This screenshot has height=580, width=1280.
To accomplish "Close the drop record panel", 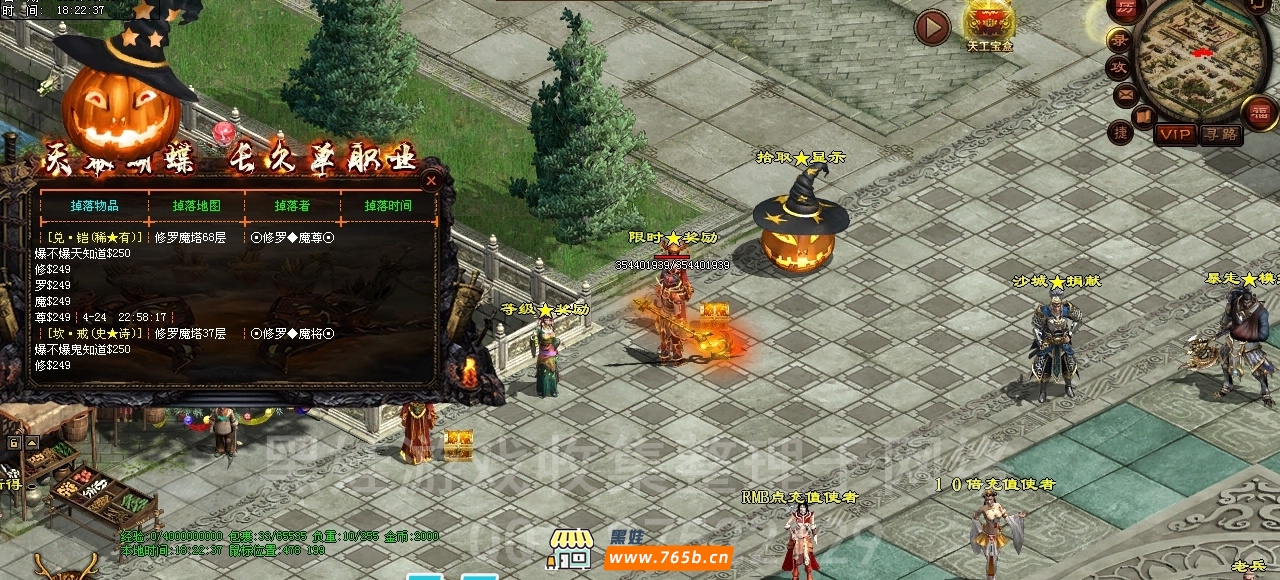I will coord(431,181).
